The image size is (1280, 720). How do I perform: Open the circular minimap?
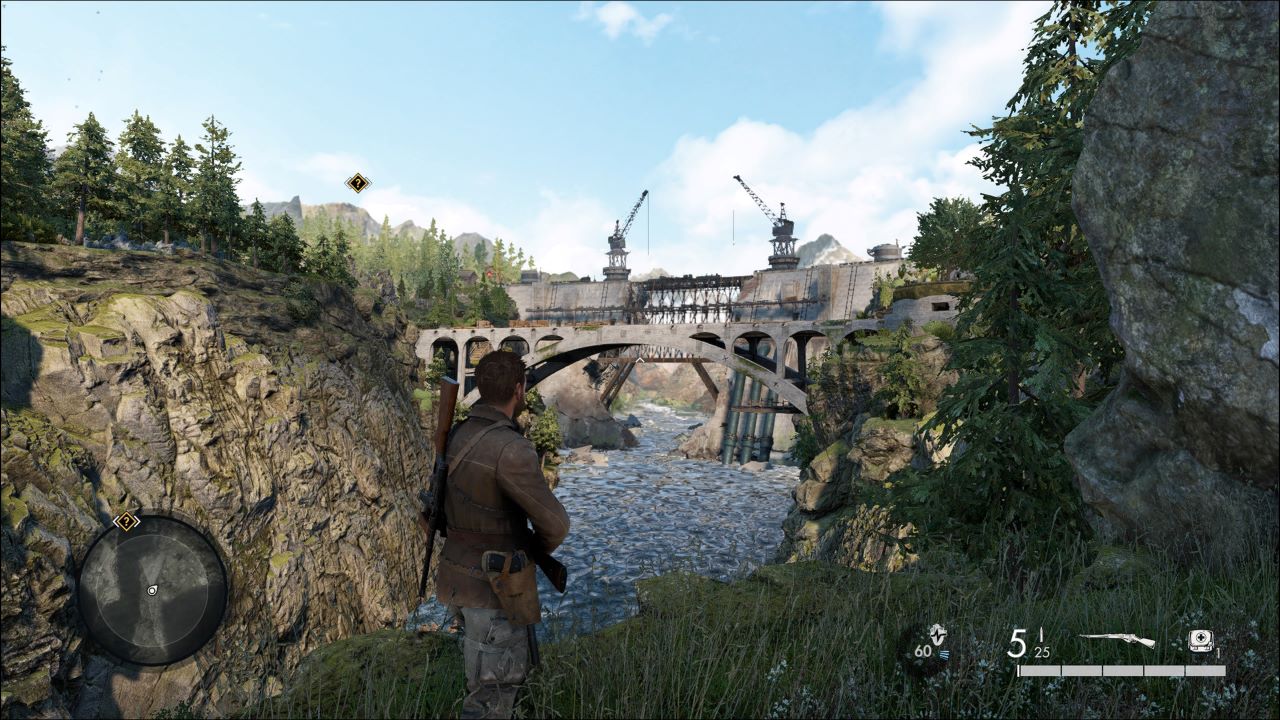[152, 590]
